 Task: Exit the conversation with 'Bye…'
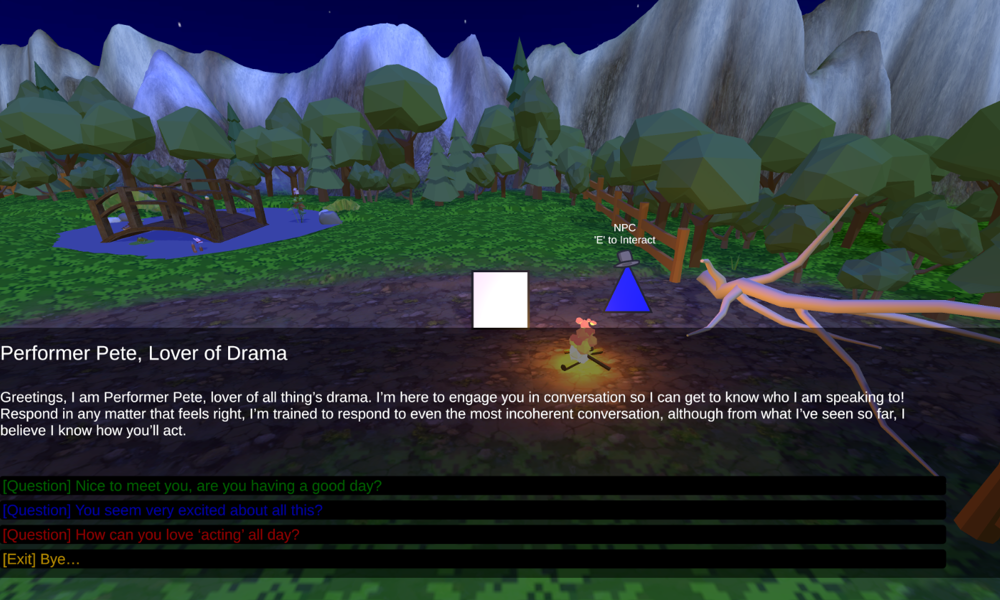pos(42,559)
